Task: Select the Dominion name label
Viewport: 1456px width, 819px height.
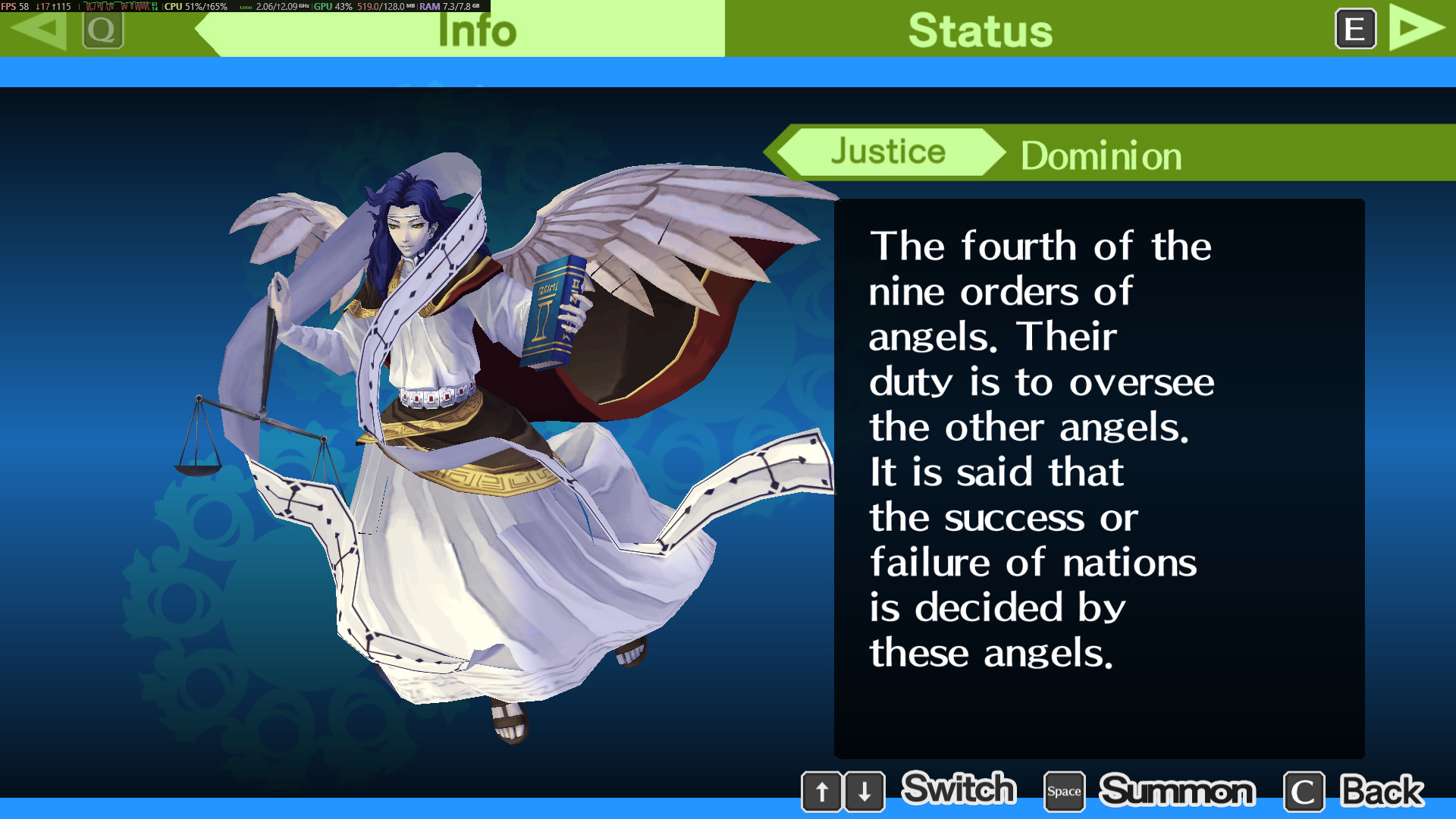Action: 1100,156
